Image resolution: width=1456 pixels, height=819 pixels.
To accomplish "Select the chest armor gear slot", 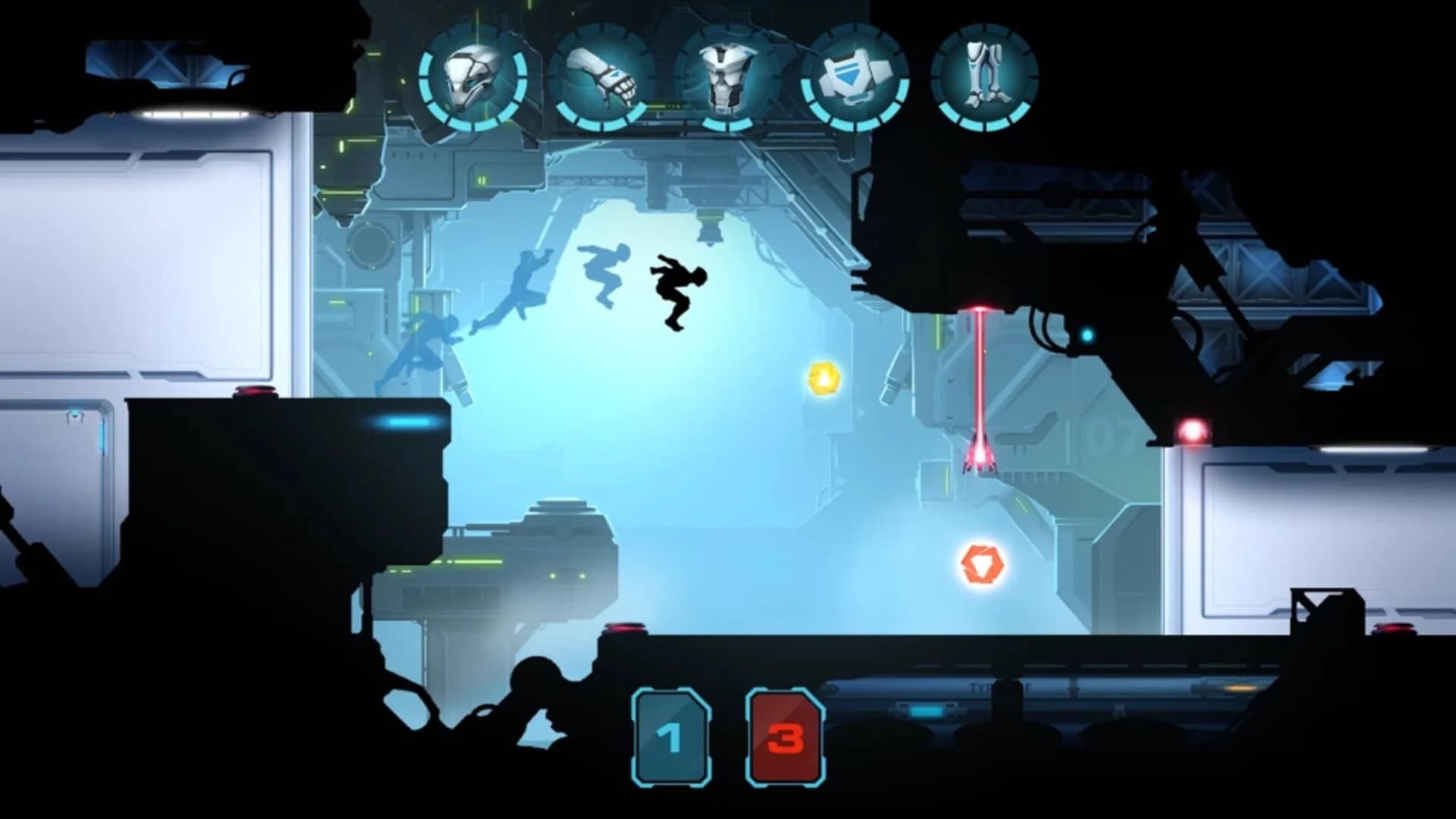I will 726,77.
